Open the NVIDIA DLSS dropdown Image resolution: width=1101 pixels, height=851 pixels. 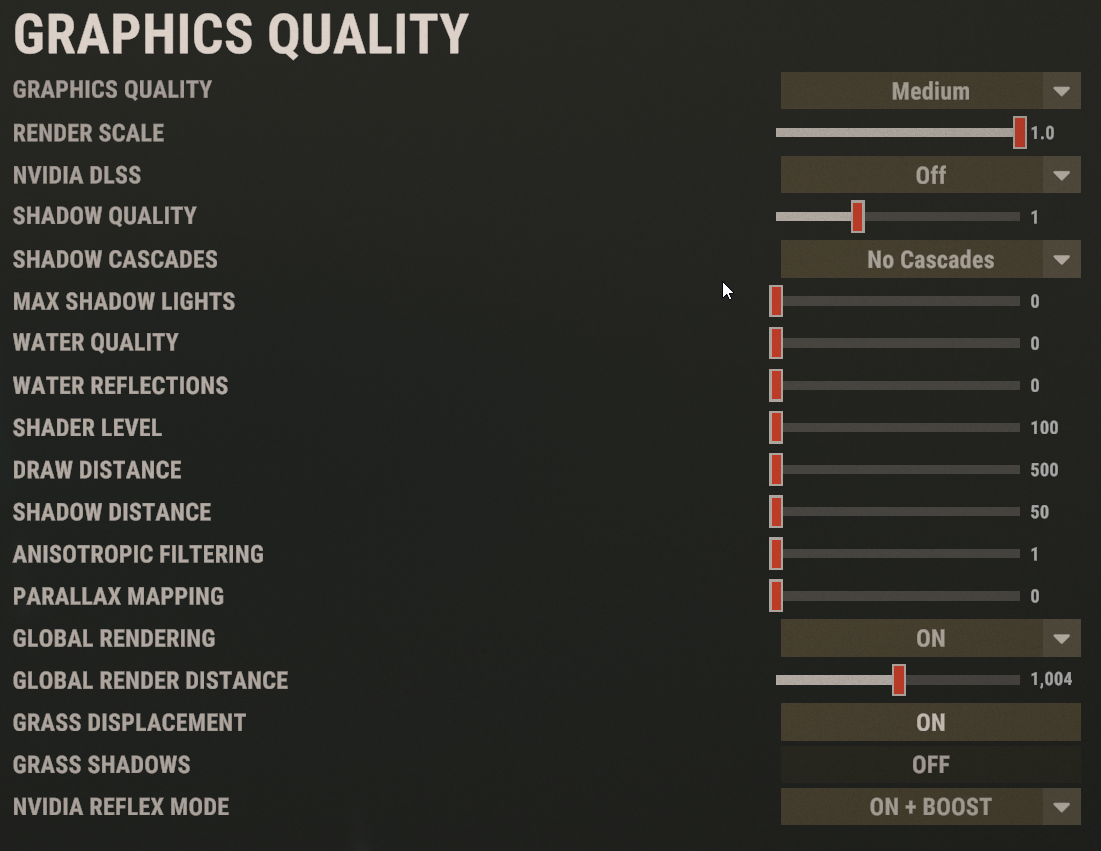click(930, 175)
